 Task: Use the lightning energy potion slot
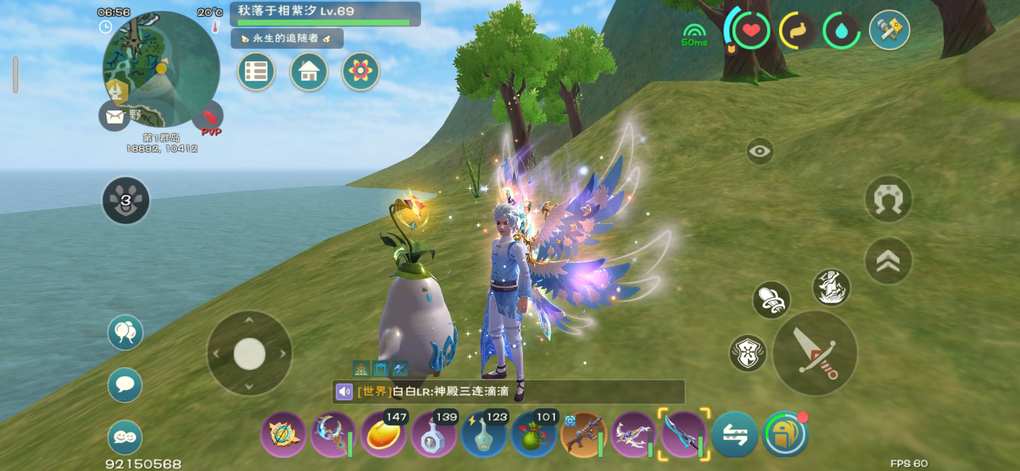point(485,435)
